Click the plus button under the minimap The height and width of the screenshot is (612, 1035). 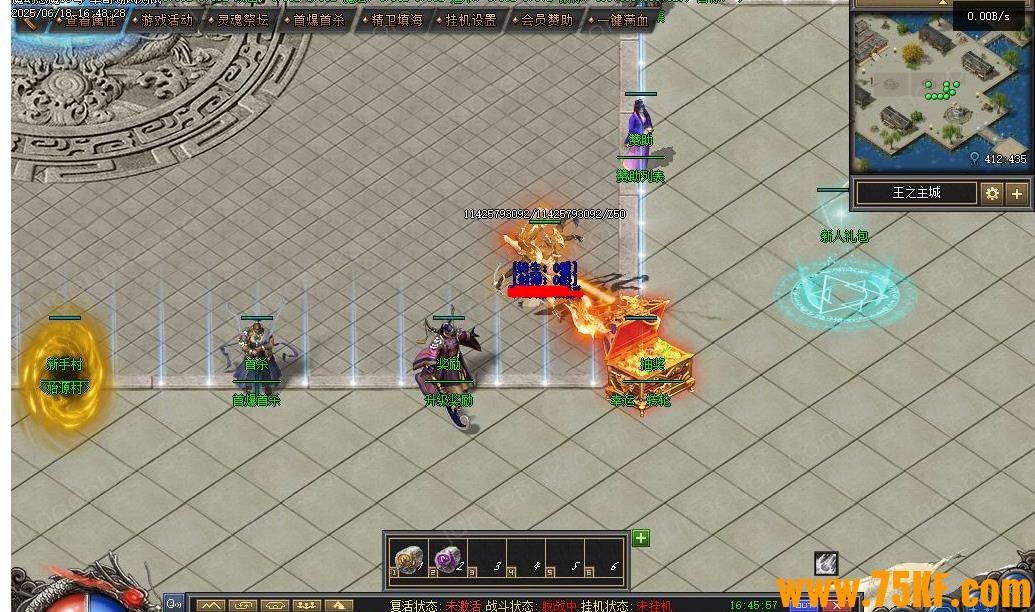click(x=1017, y=193)
